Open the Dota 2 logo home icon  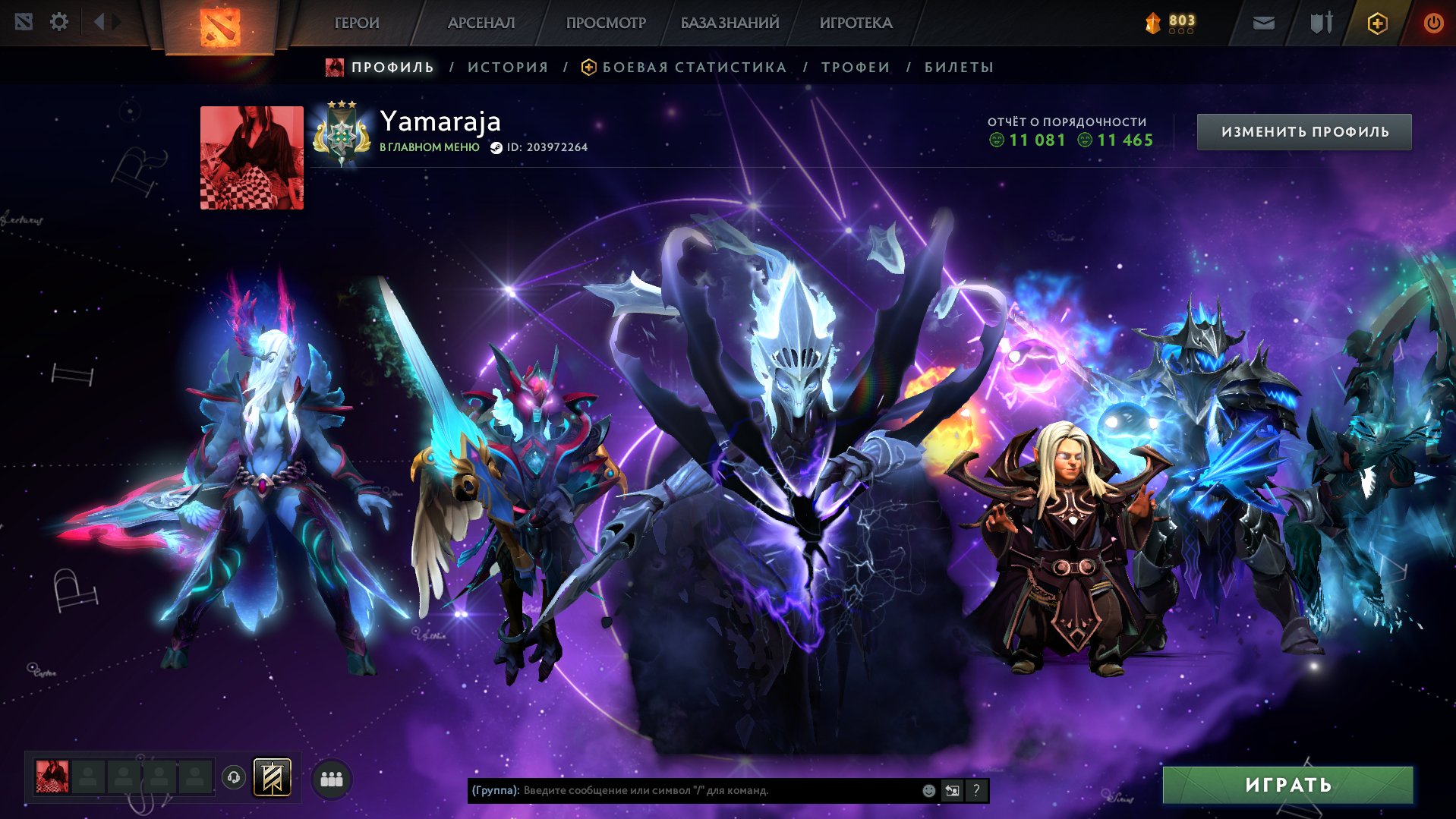220,23
